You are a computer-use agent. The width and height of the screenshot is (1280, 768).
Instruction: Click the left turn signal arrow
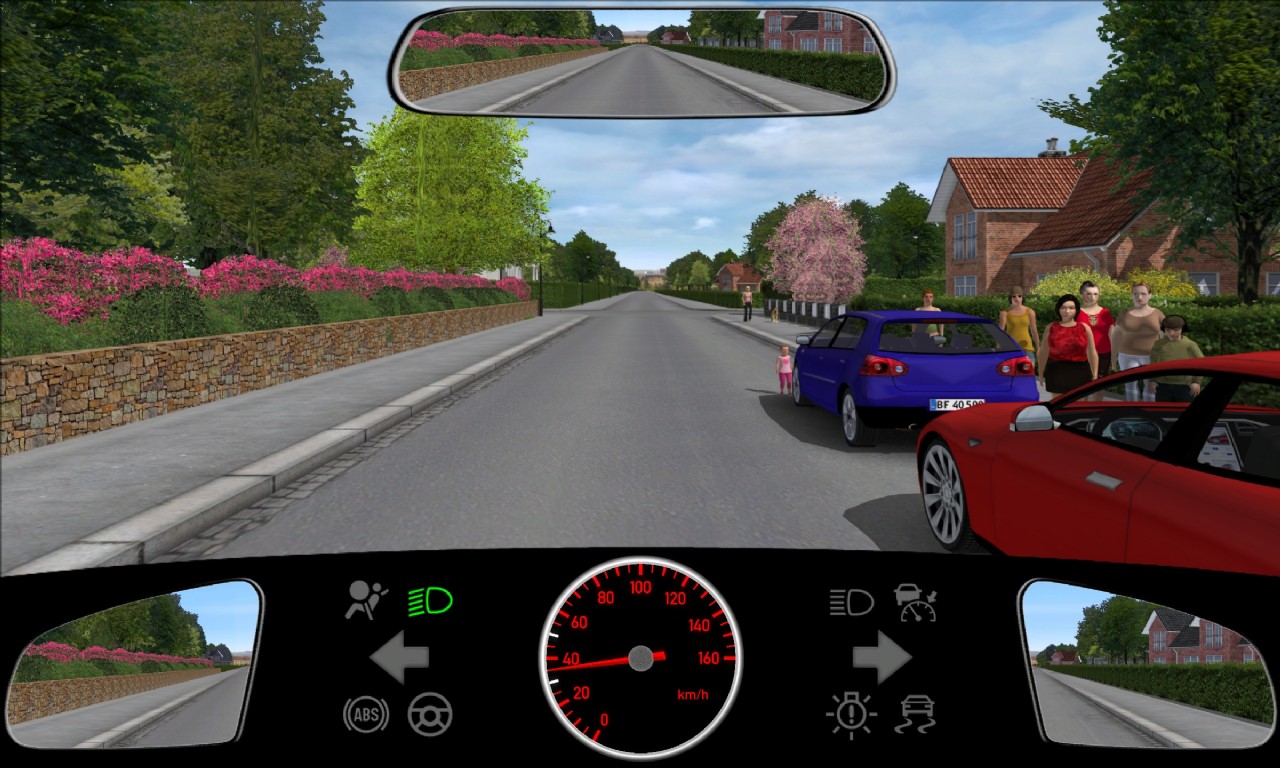click(x=400, y=657)
